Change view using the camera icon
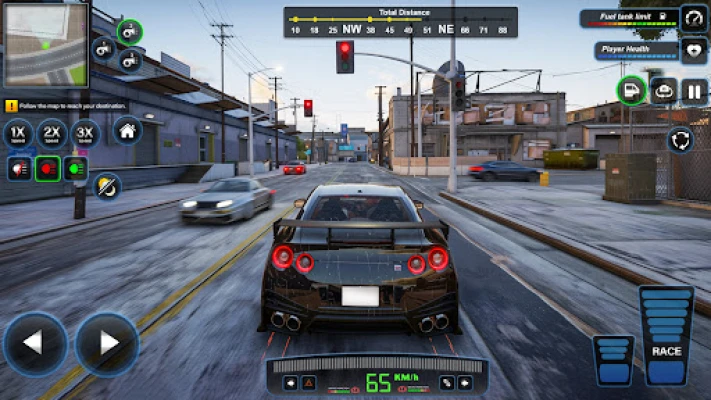The image size is (711, 400). coord(663,91)
